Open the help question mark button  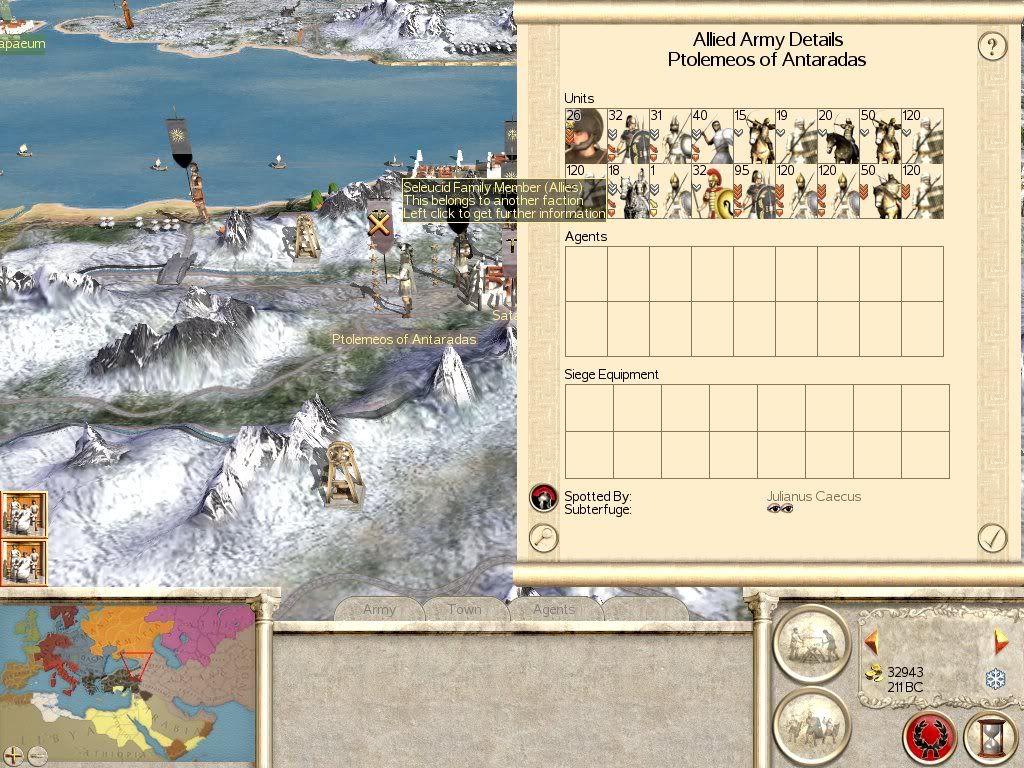click(991, 46)
